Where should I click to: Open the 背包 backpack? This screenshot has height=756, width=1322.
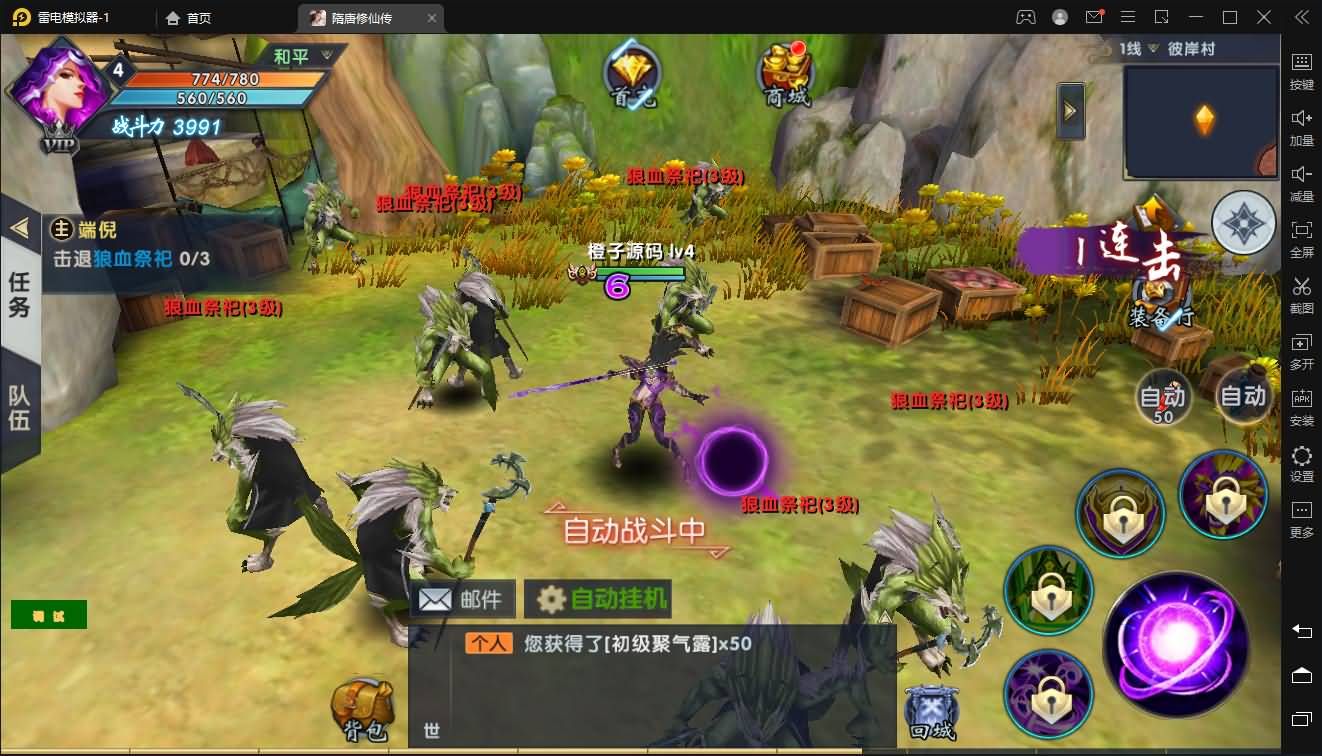[x=360, y=710]
